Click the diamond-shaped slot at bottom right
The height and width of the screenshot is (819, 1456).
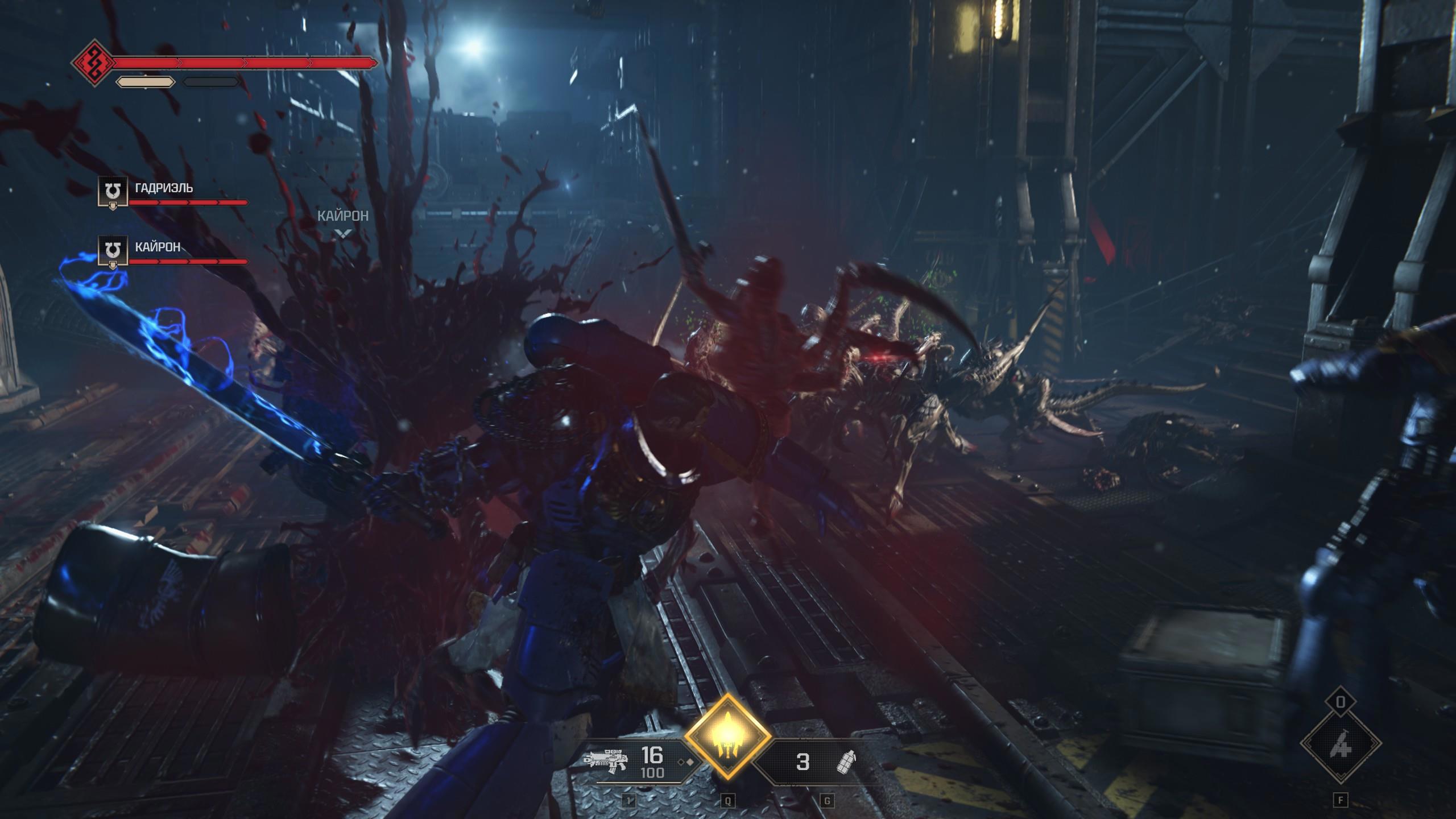point(1341,743)
